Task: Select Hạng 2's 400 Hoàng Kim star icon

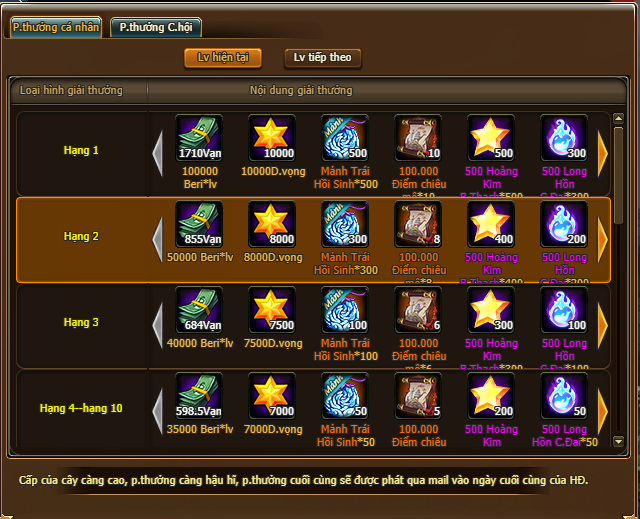Action: click(491, 225)
